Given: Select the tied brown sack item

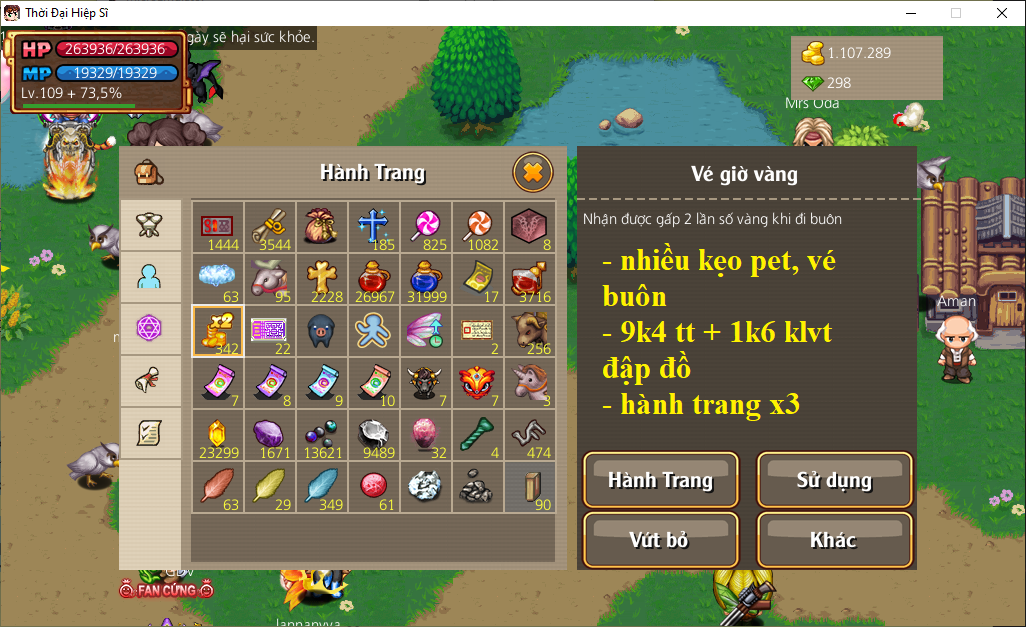Looking at the screenshot, I should (321, 226).
